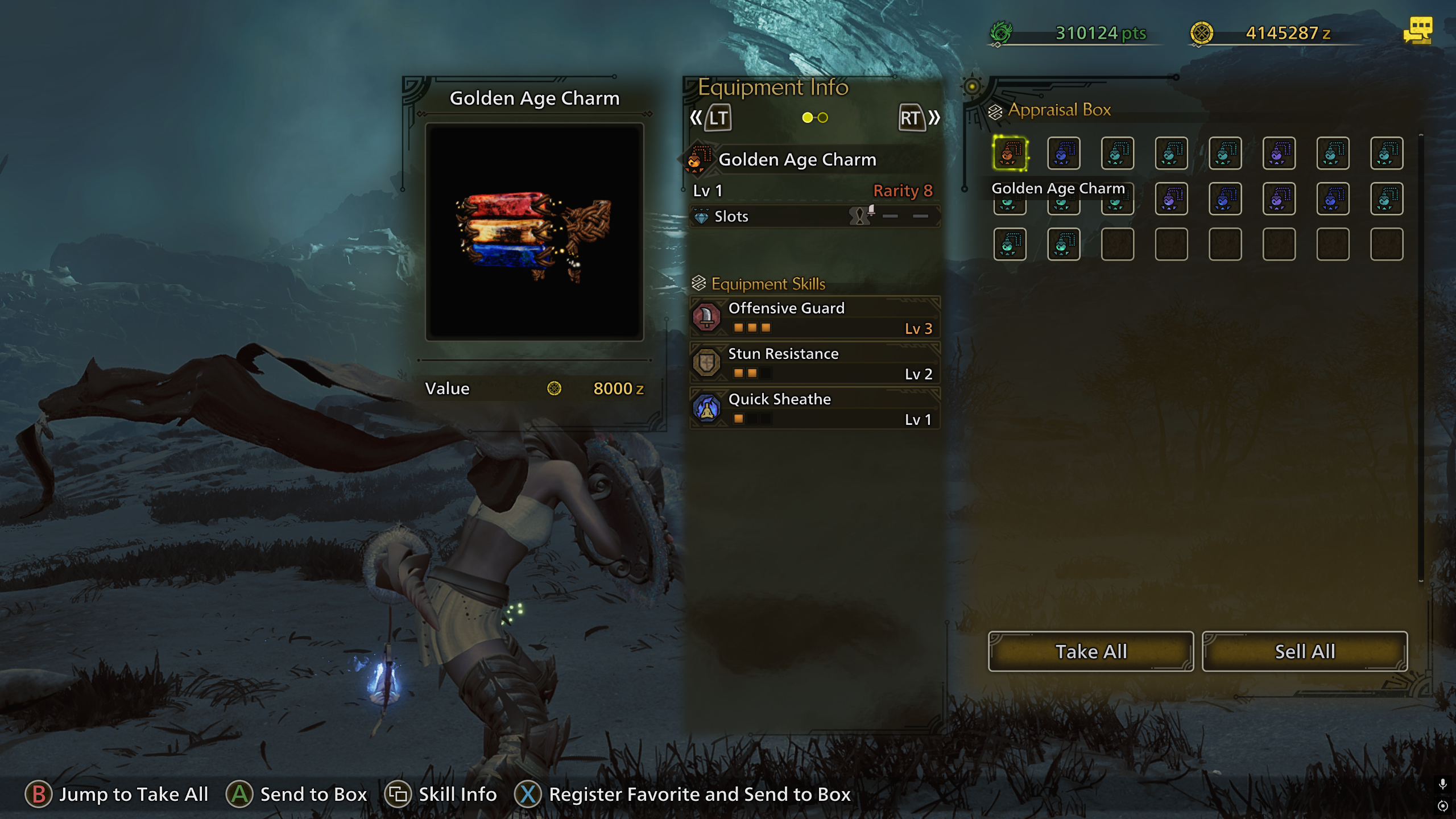Select the Stun Resistance skill row
Viewport: 1456px width, 819px height.
point(814,363)
